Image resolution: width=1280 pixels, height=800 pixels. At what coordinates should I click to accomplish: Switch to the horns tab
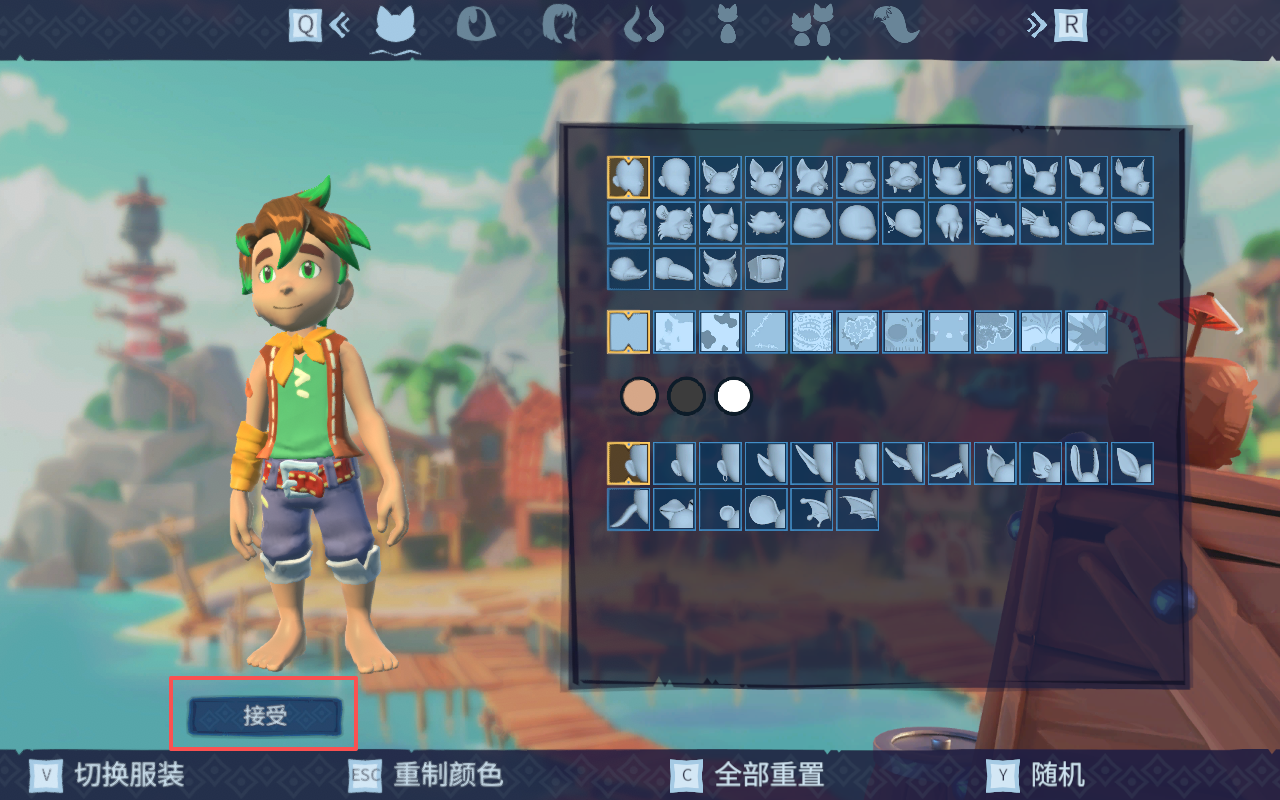point(643,25)
